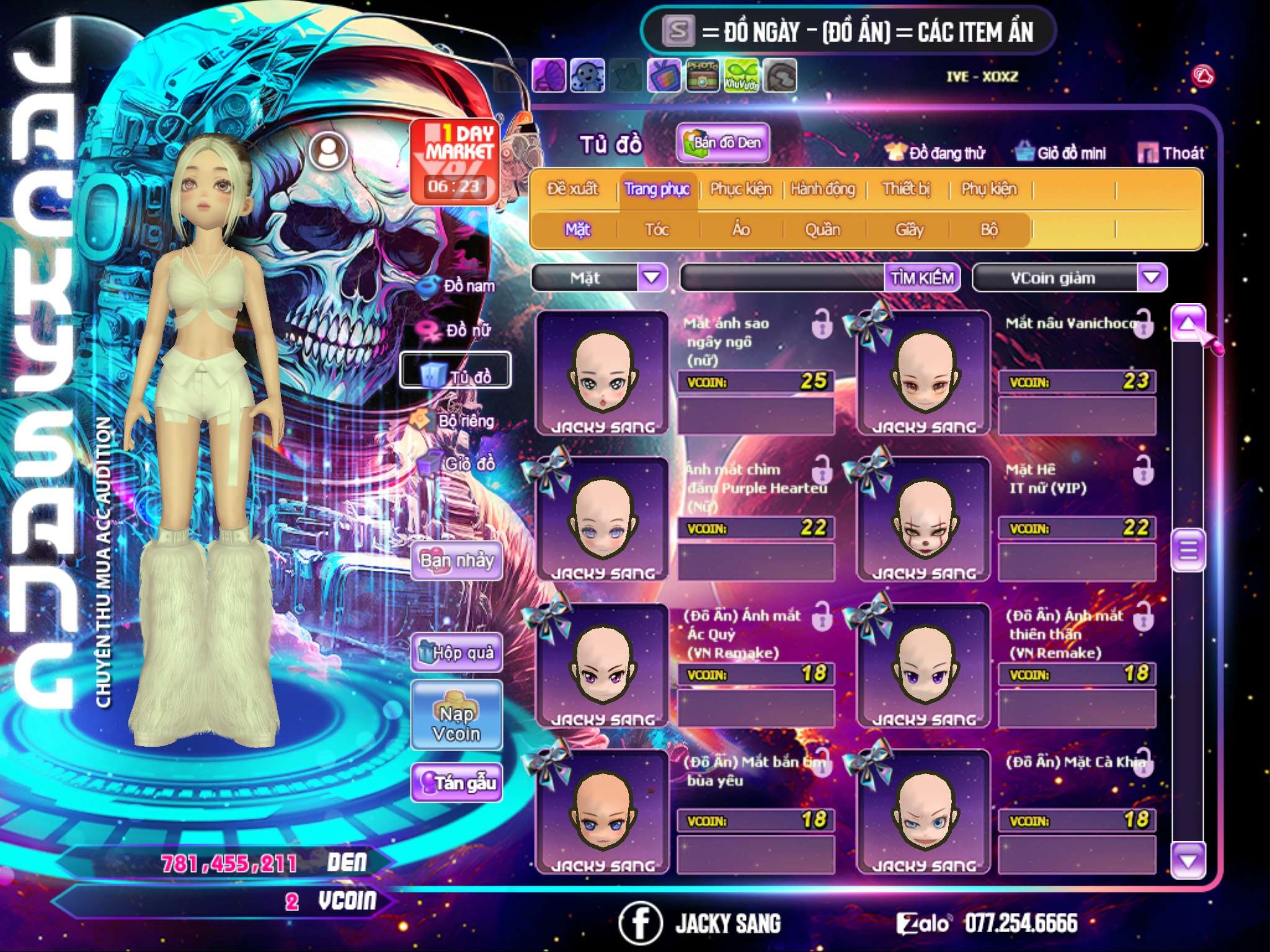Open the VCoin giảm sort dropdown

1152,277
